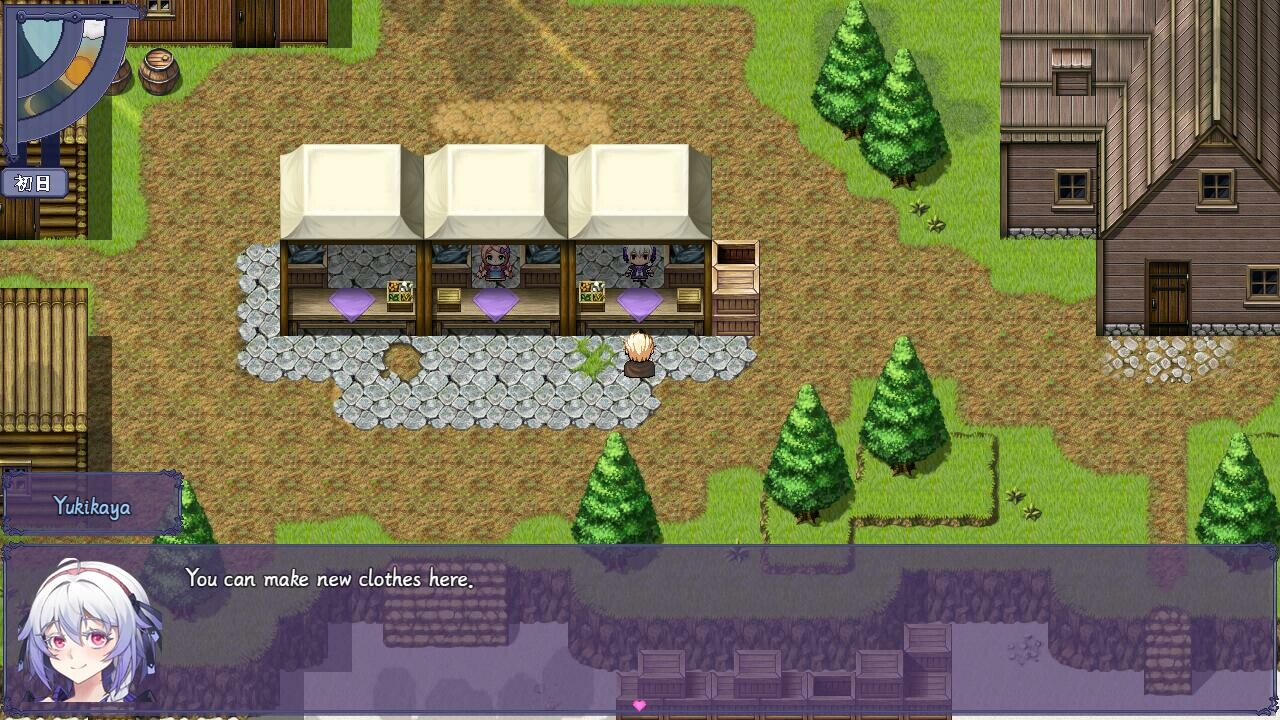Click the clothes-making dialogue message
1280x720 pixels.
(330, 578)
